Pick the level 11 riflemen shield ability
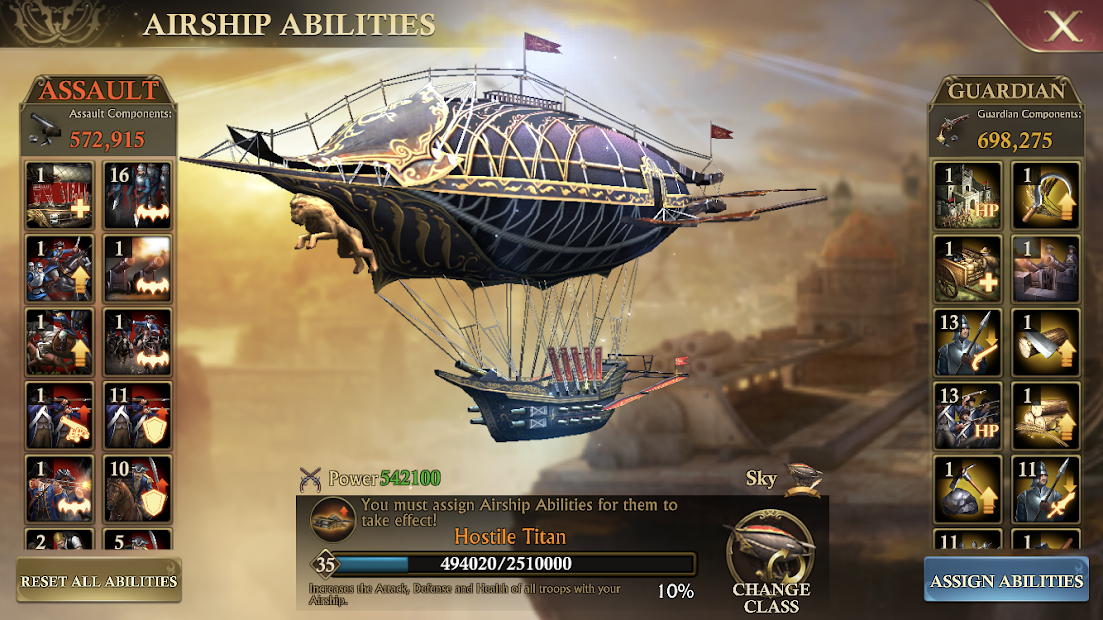The image size is (1103, 620). pos(137,415)
